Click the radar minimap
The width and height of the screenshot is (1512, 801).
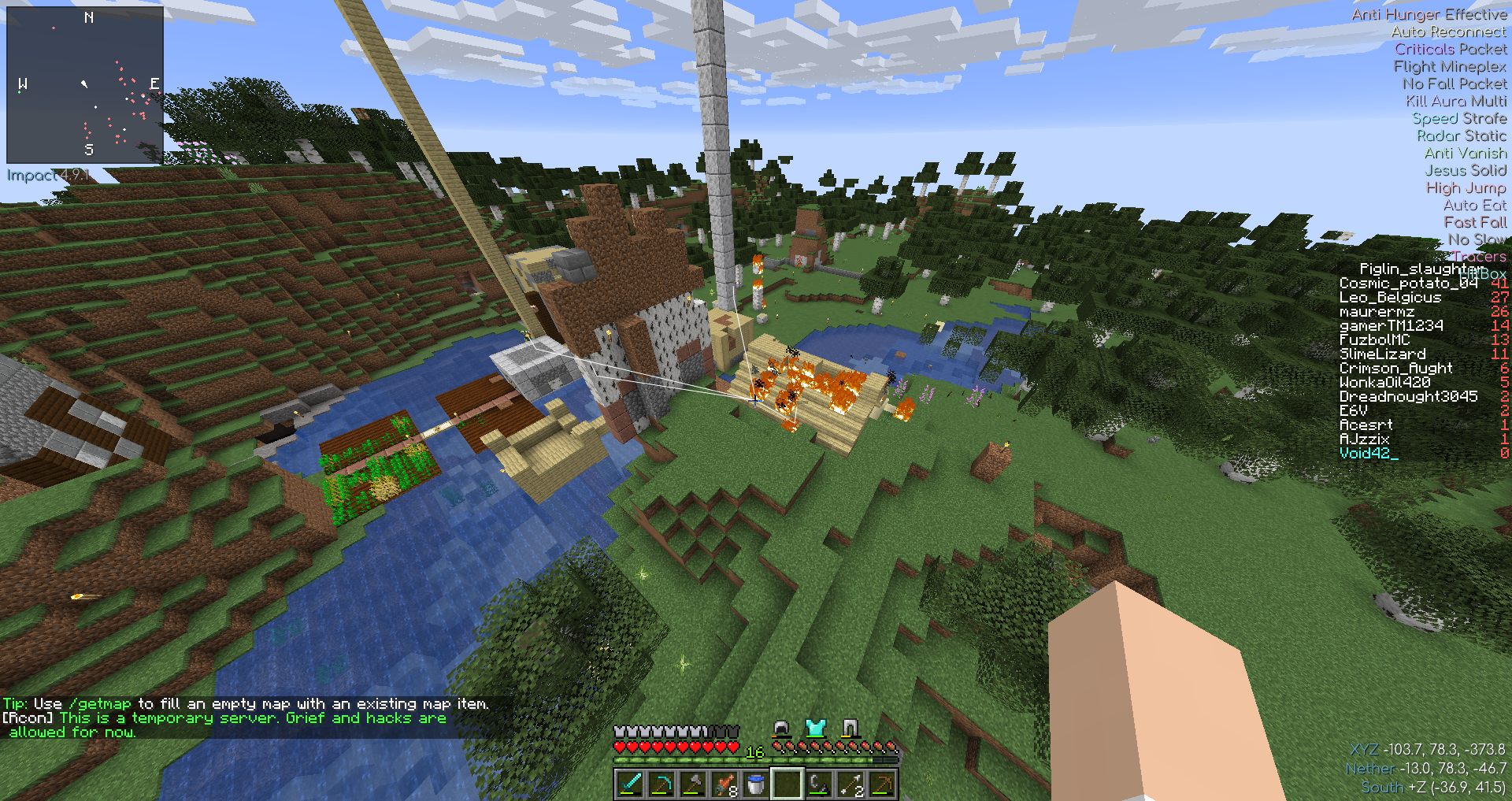tap(85, 85)
